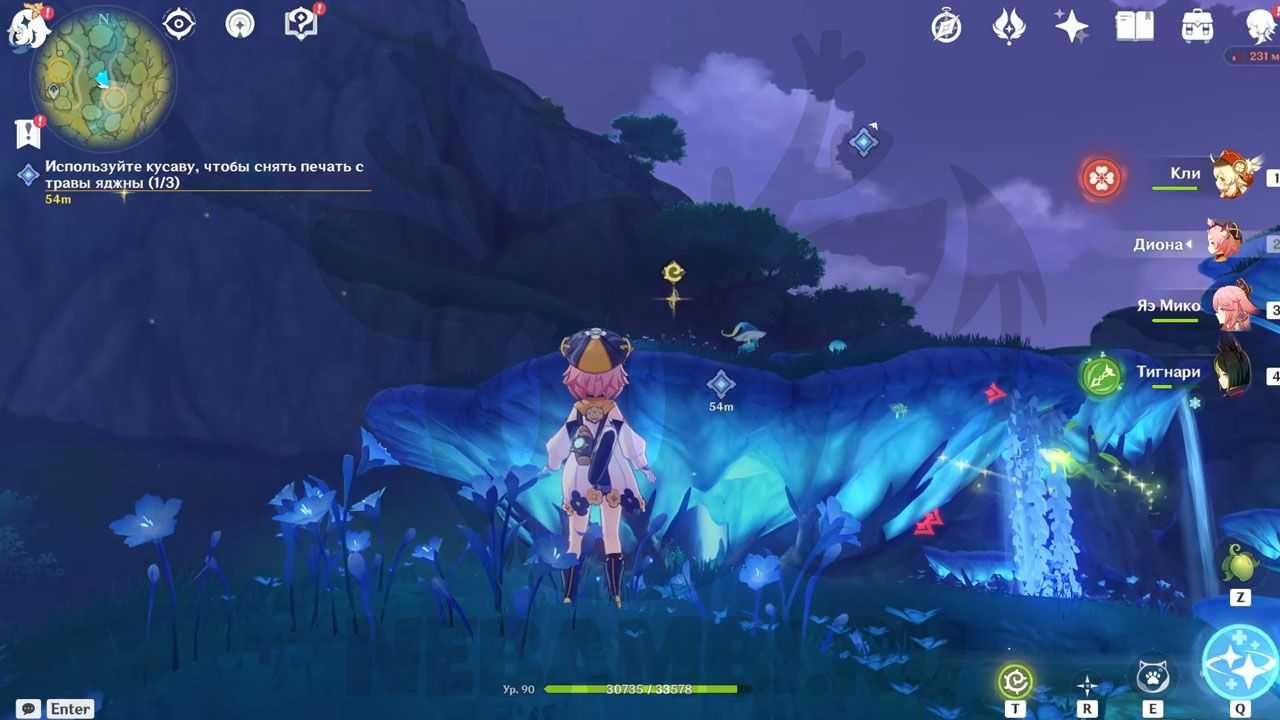
Task: Use the green spiral kusava gadget
Action: tap(1015, 682)
